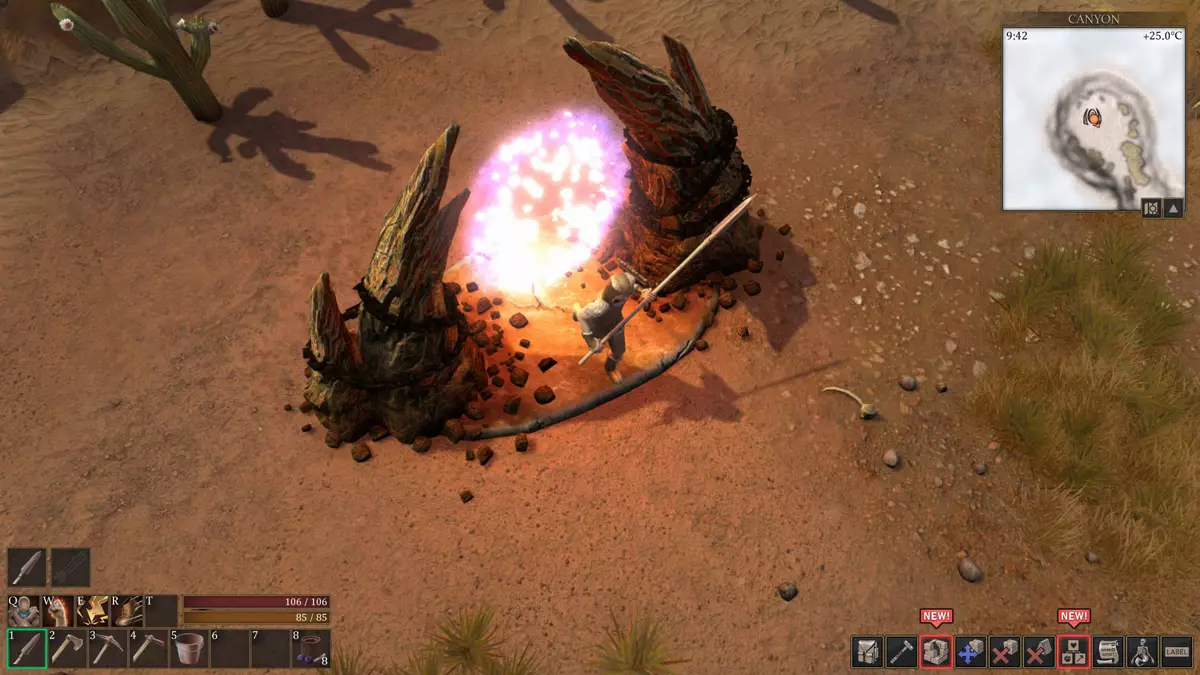Trigger the E lightning strike ability
Screen dimensions: 1200x675
click(x=93, y=610)
